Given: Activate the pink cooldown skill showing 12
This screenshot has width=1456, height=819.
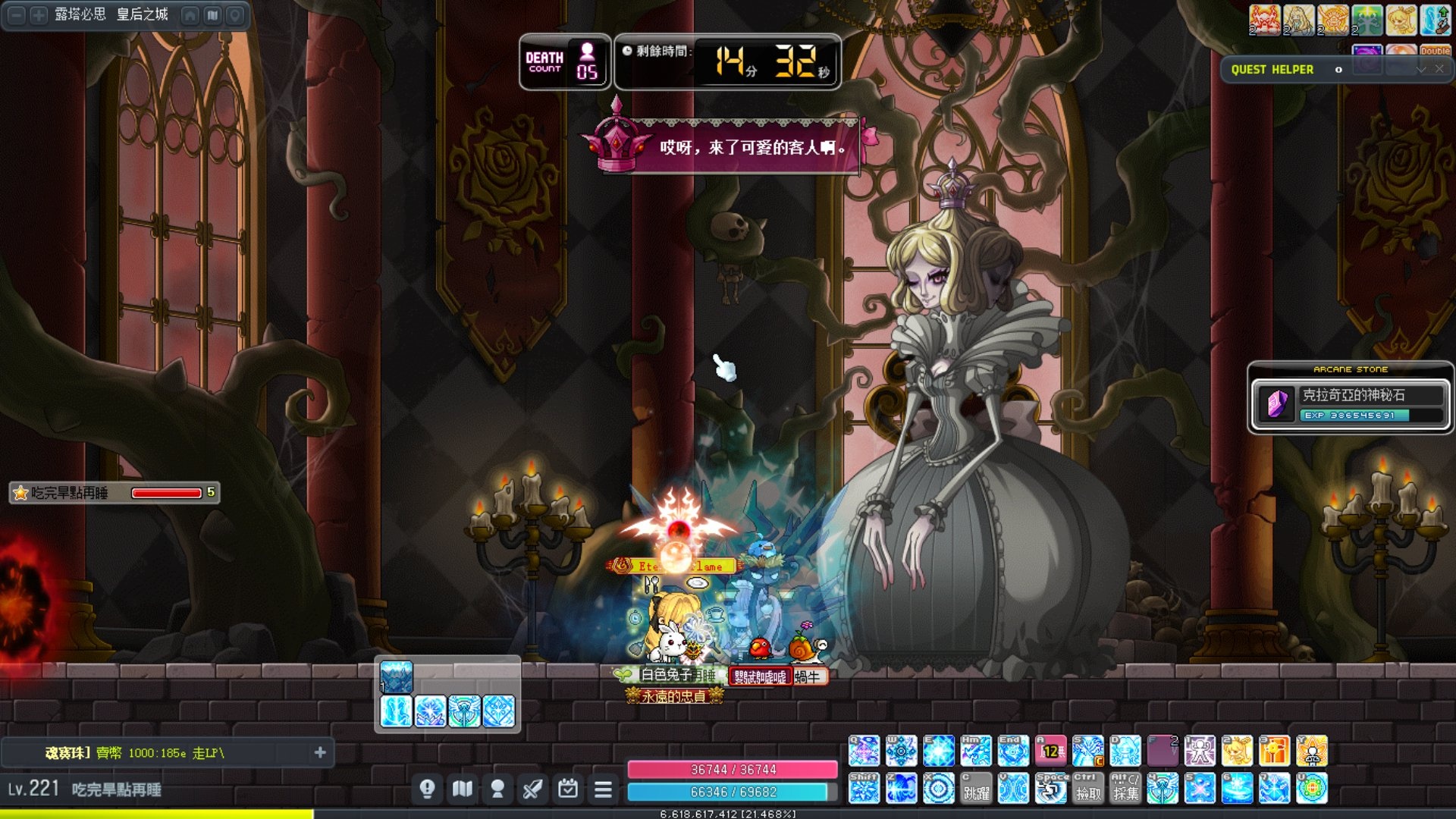Looking at the screenshot, I should coord(1050,751).
